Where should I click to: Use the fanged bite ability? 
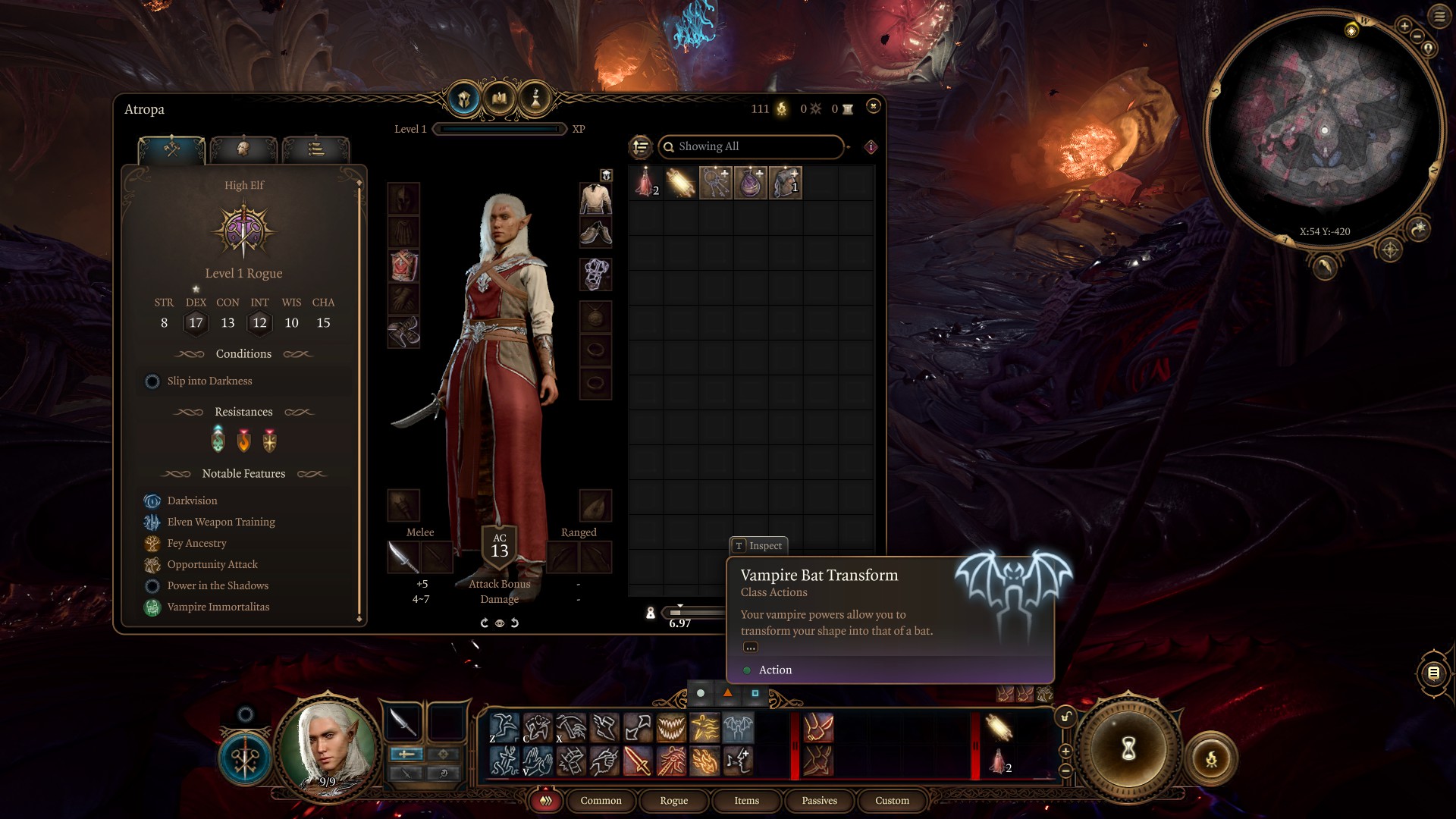[x=671, y=728]
